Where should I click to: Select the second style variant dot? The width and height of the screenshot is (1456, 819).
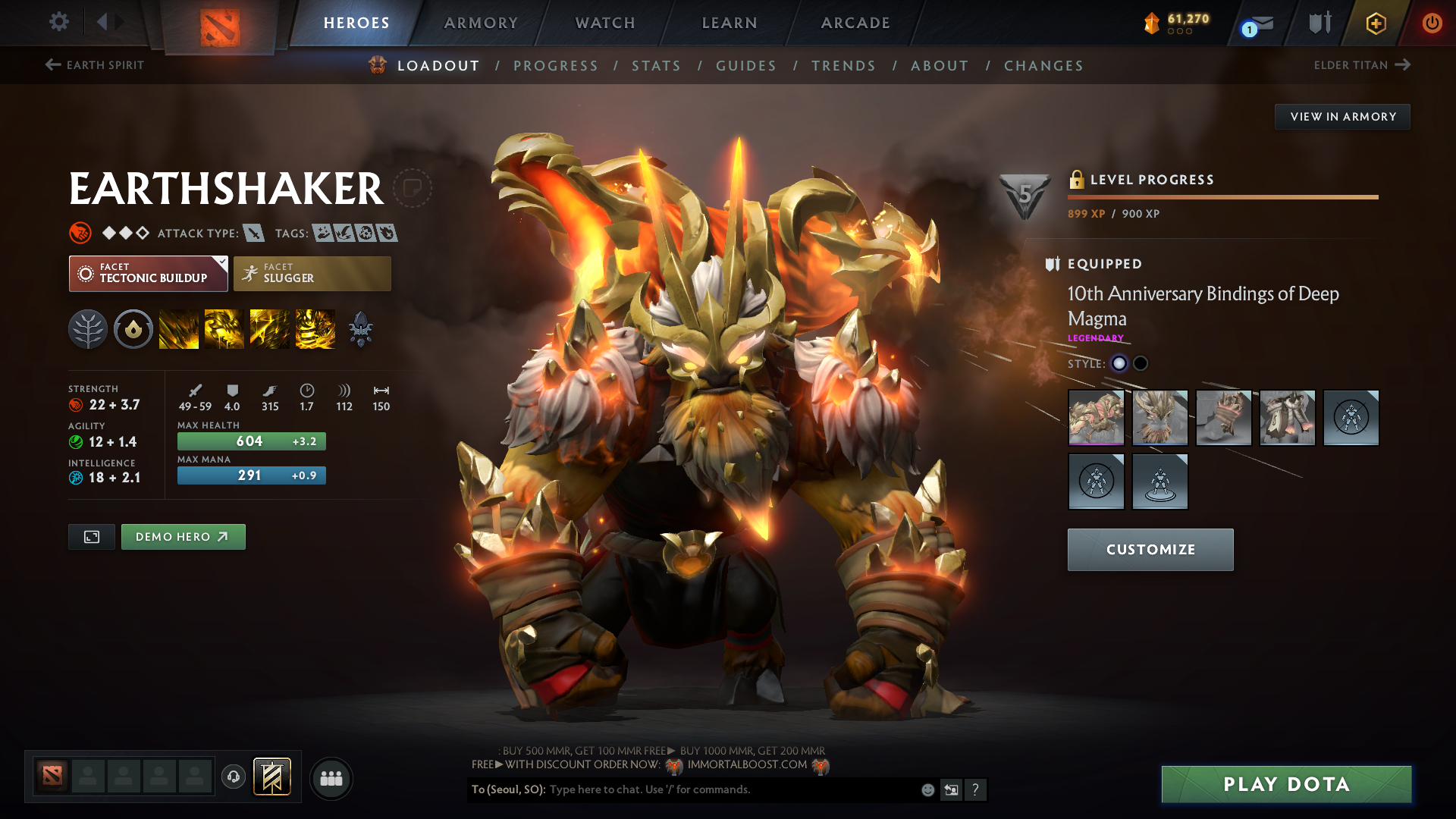(1141, 364)
